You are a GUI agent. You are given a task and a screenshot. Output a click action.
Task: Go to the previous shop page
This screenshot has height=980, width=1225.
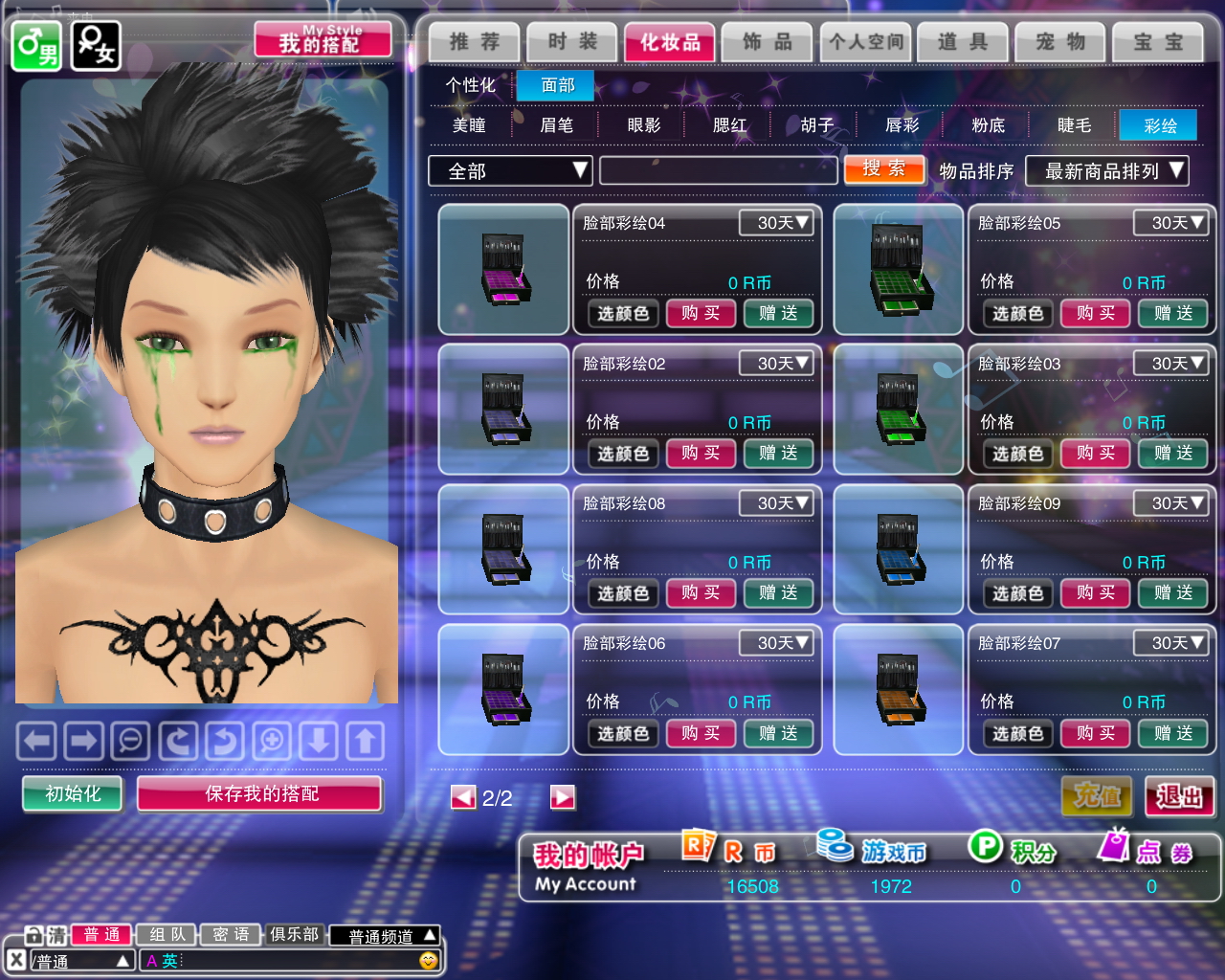pyautogui.click(x=463, y=797)
